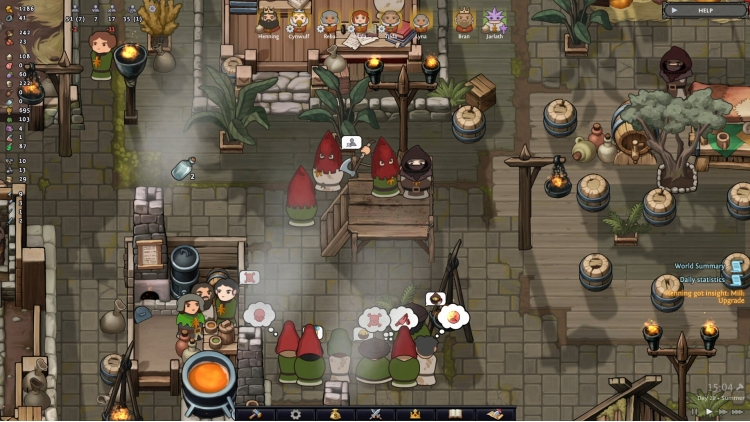Select Cynwulf's portrait
Screen dimensions: 750x422
click(298, 18)
